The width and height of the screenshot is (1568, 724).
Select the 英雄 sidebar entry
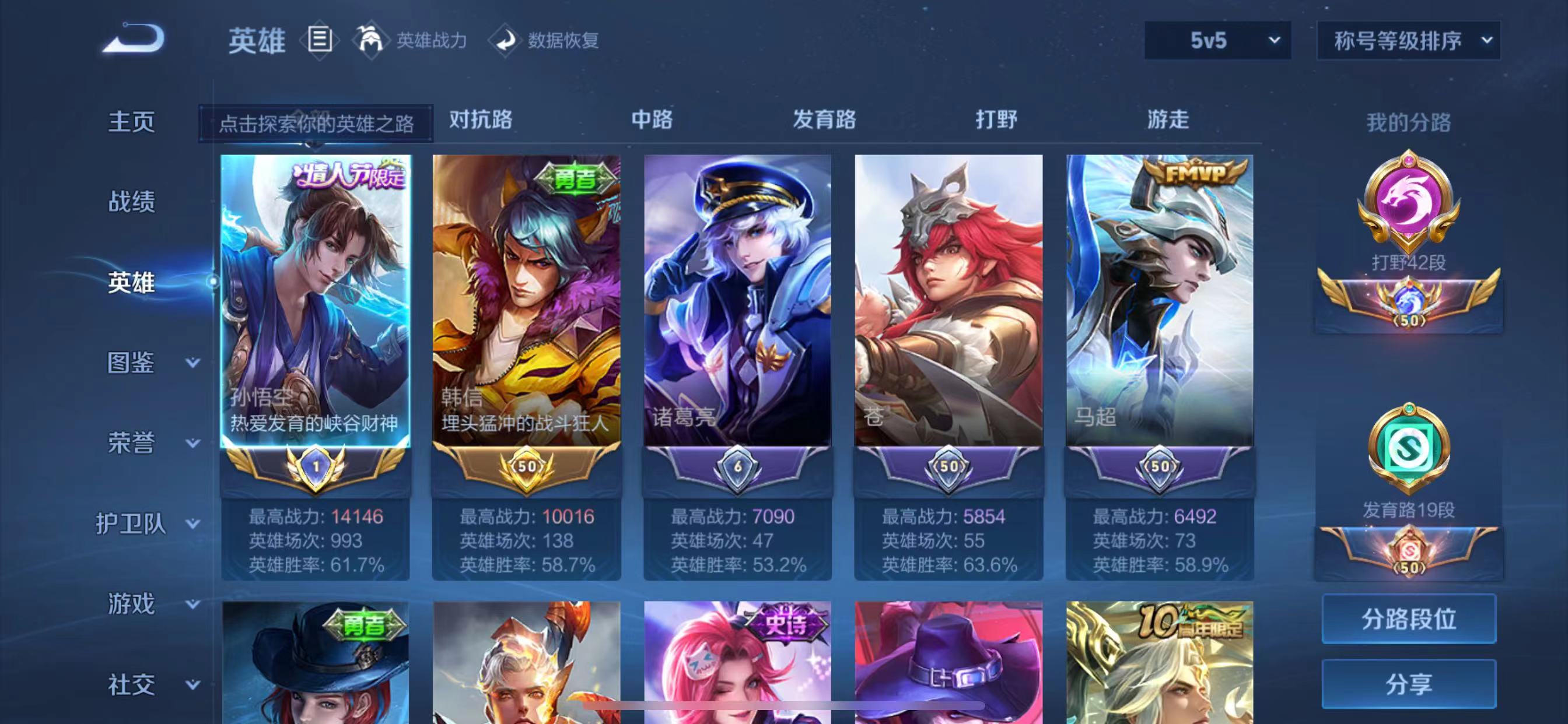[131, 282]
